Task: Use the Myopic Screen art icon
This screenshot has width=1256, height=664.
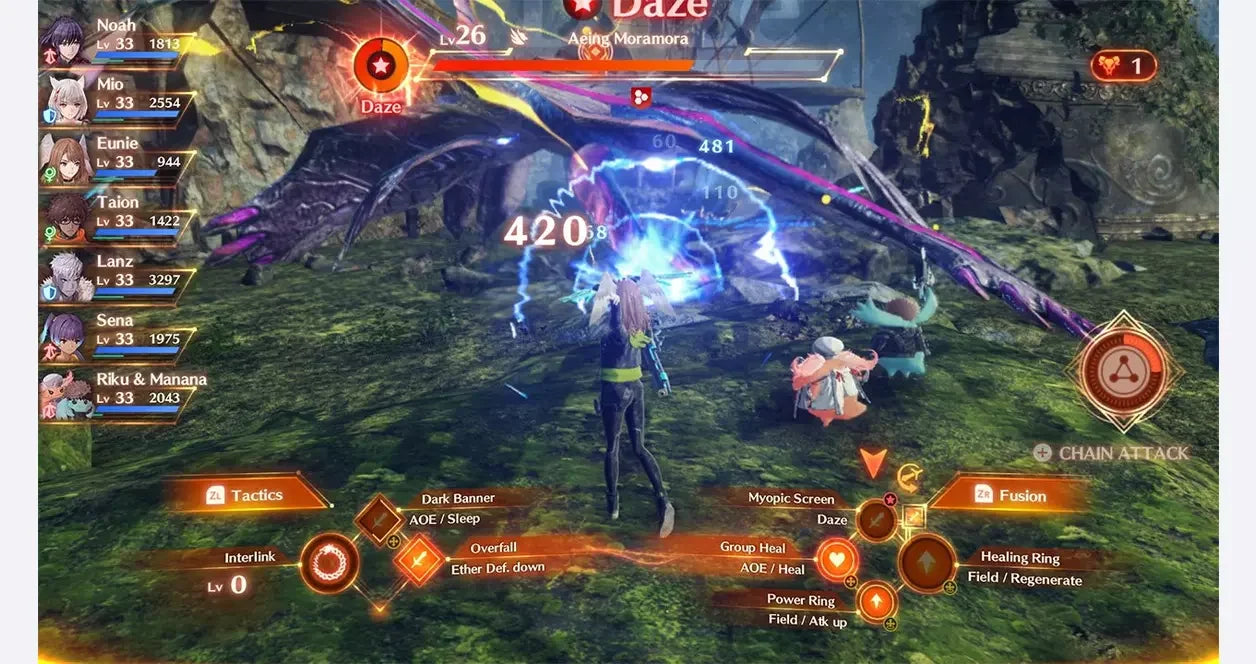Action: [876, 520]
